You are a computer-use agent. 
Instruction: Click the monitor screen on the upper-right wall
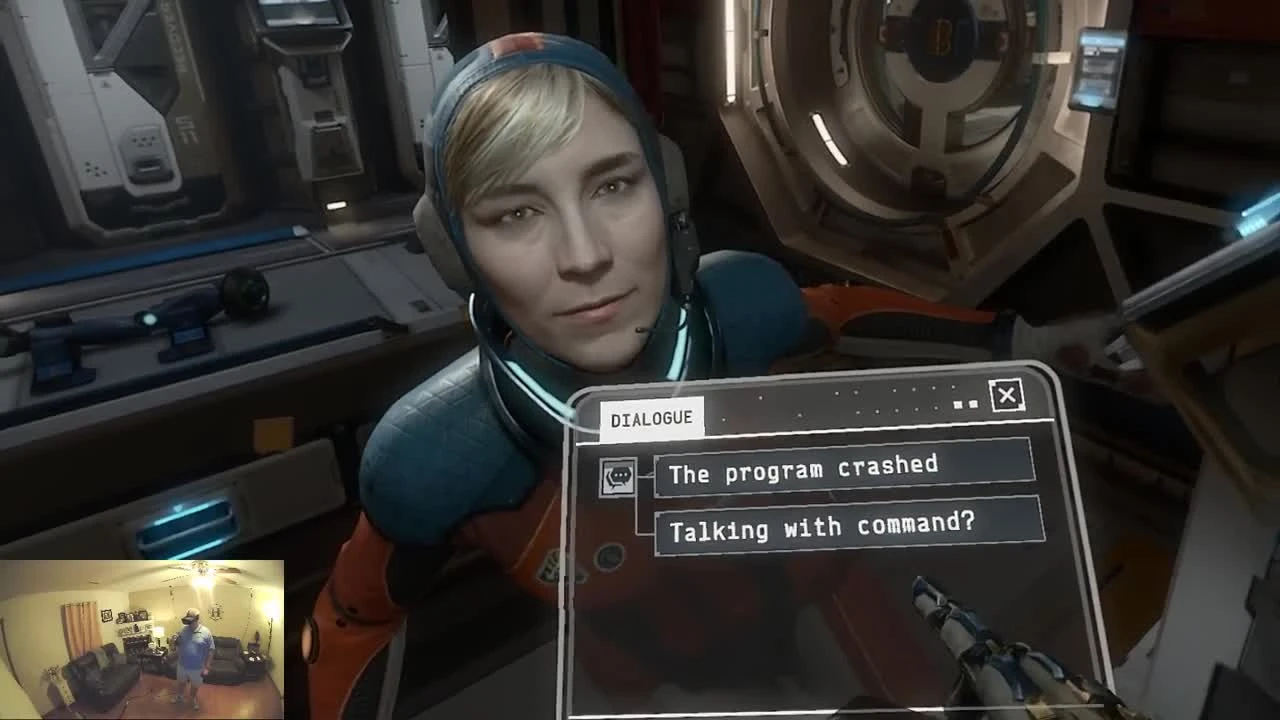pyautogui.click(x=1098, y=68)
